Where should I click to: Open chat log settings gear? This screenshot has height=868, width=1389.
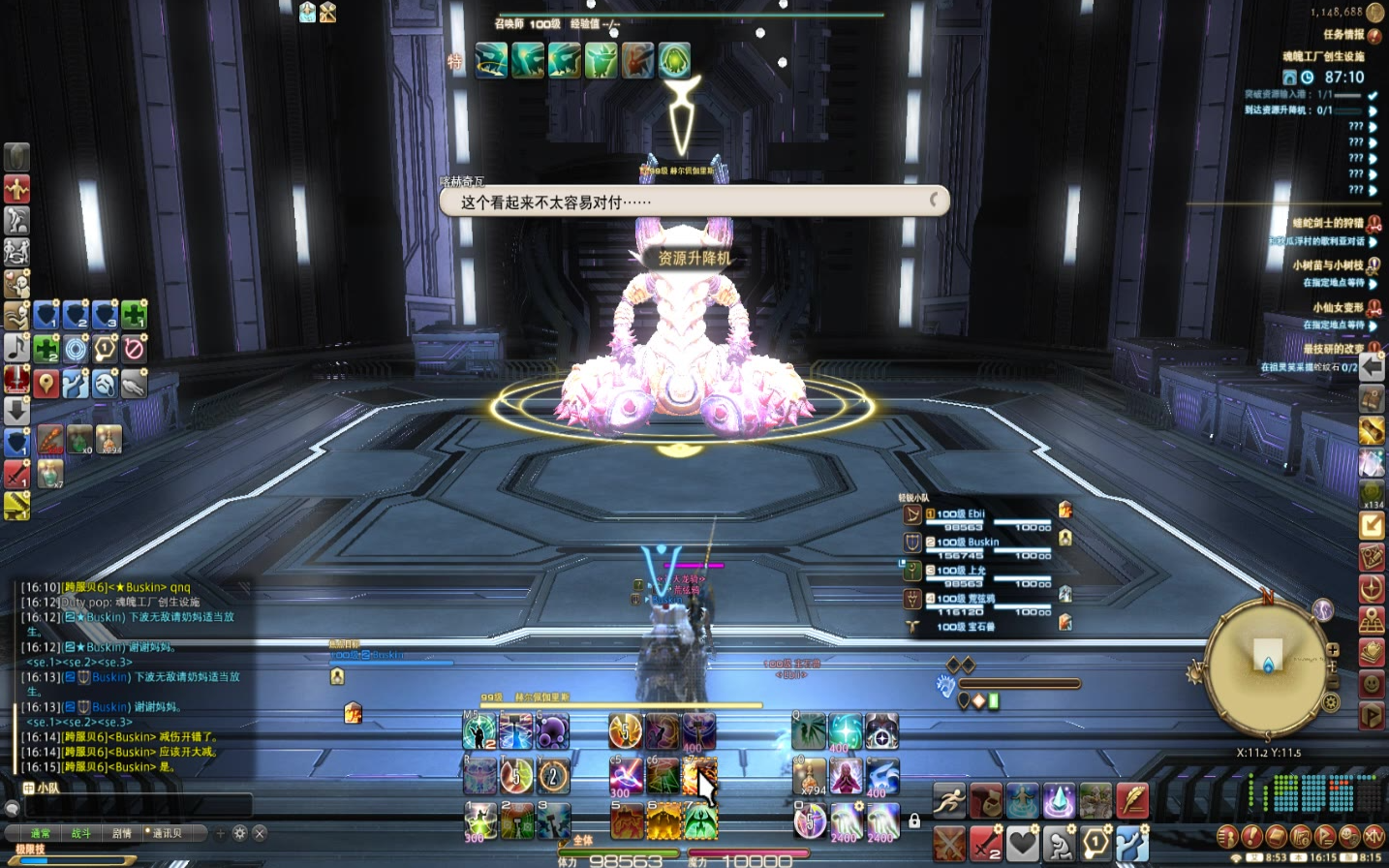(240, 833)
